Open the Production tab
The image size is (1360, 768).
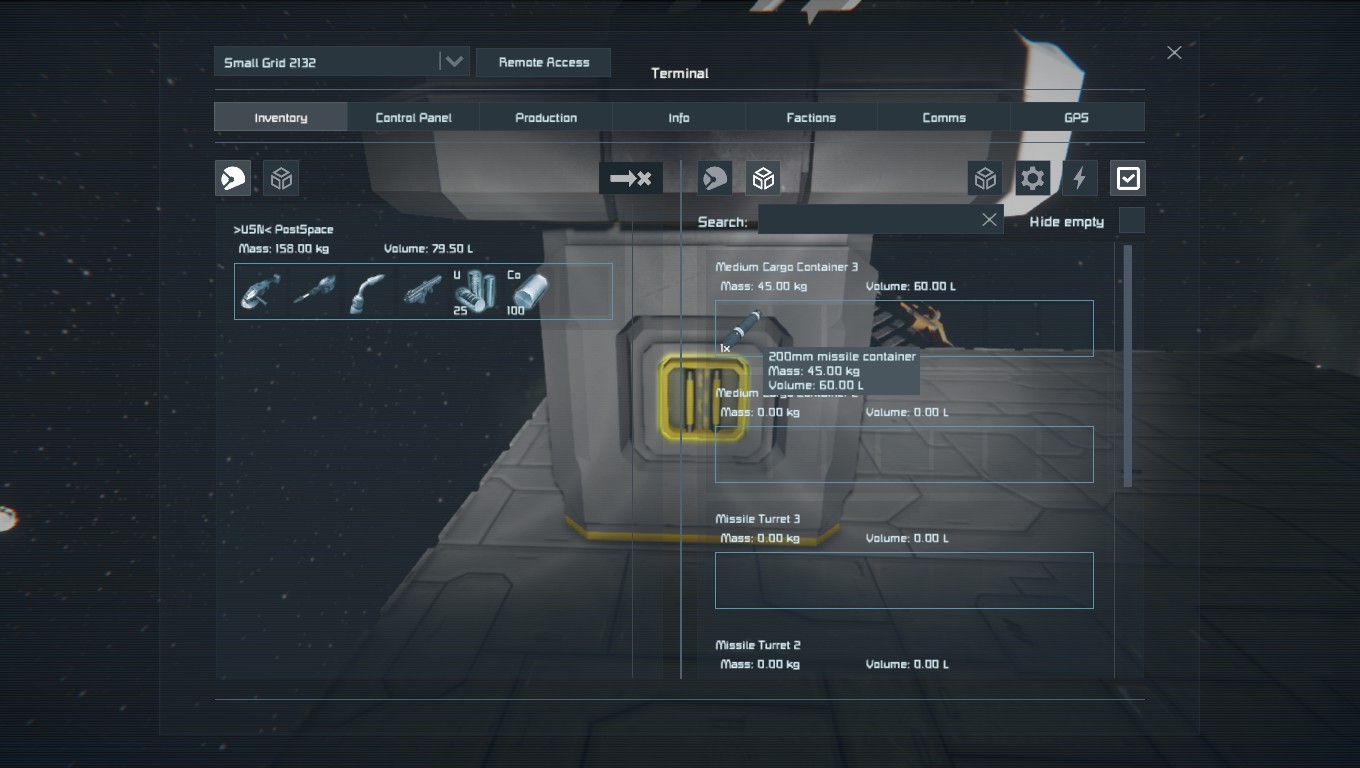tap(546, 117)
